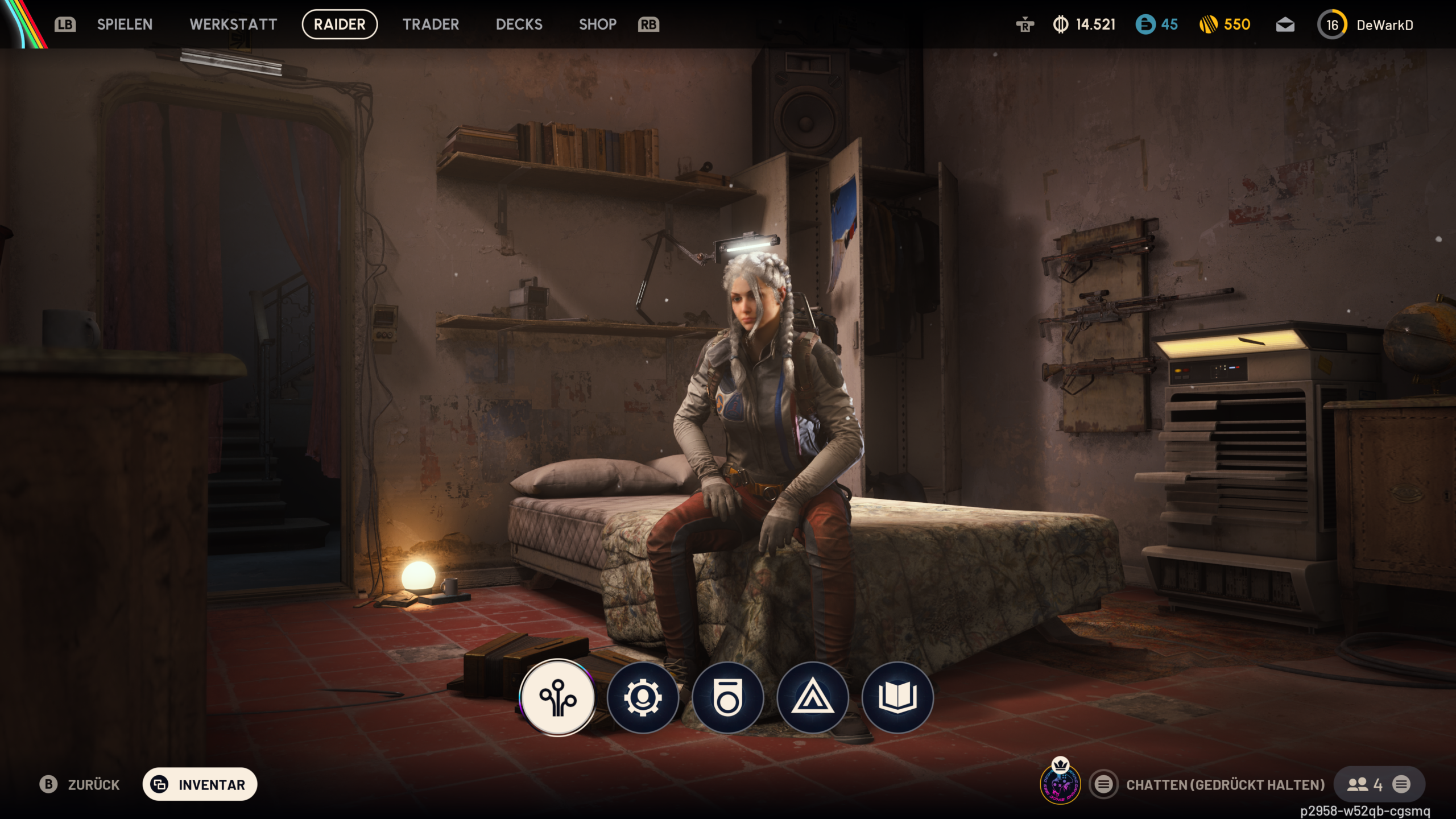The height and width of the screenshot is (819, 1456).
Task: Open the codex book icon
Action: [x=897, y=698]
